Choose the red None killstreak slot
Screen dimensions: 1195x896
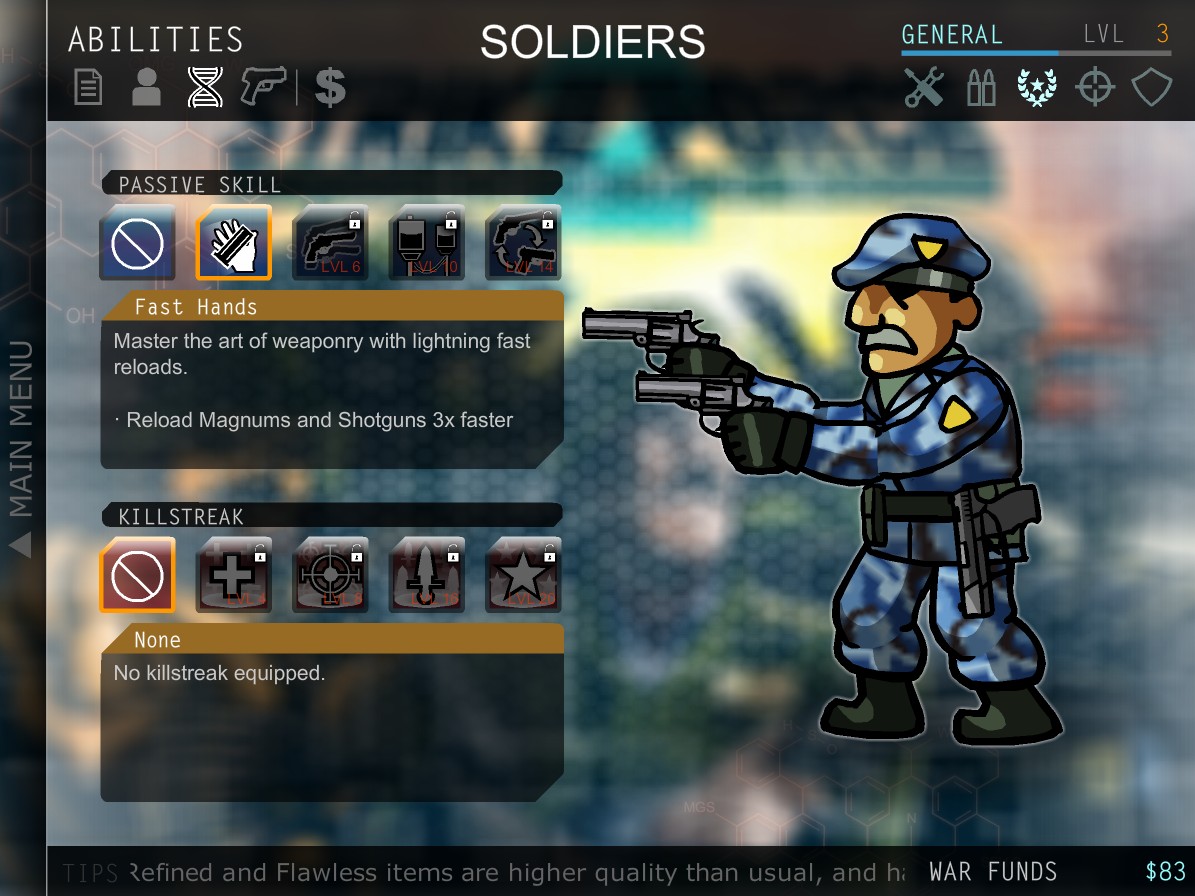pos(138,575)
